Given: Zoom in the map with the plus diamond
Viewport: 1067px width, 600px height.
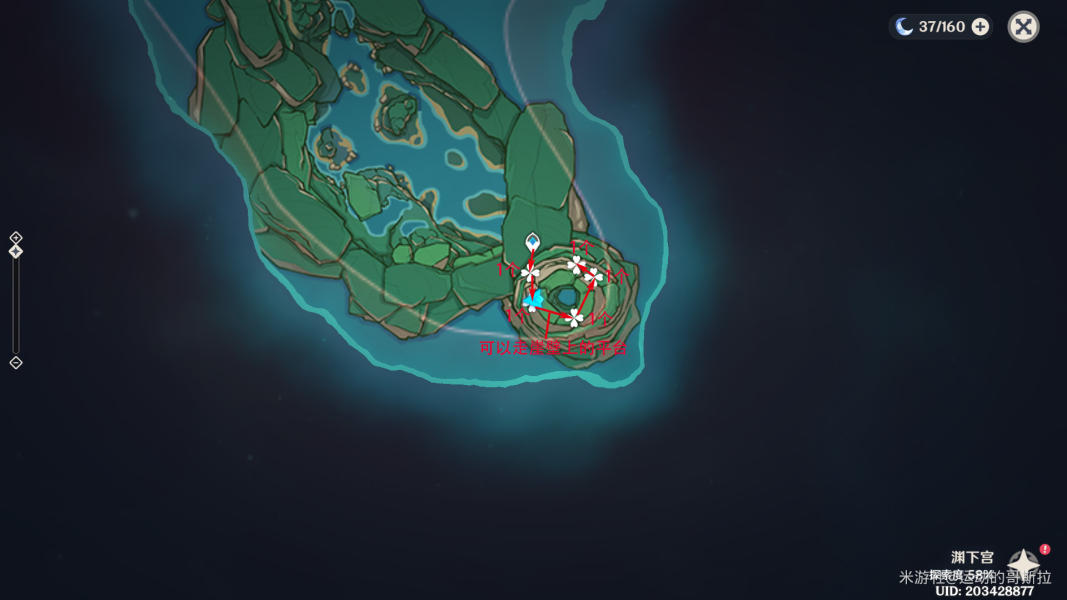Looking at the screenshot, I should pyautogui.click(x=16, y=237).
